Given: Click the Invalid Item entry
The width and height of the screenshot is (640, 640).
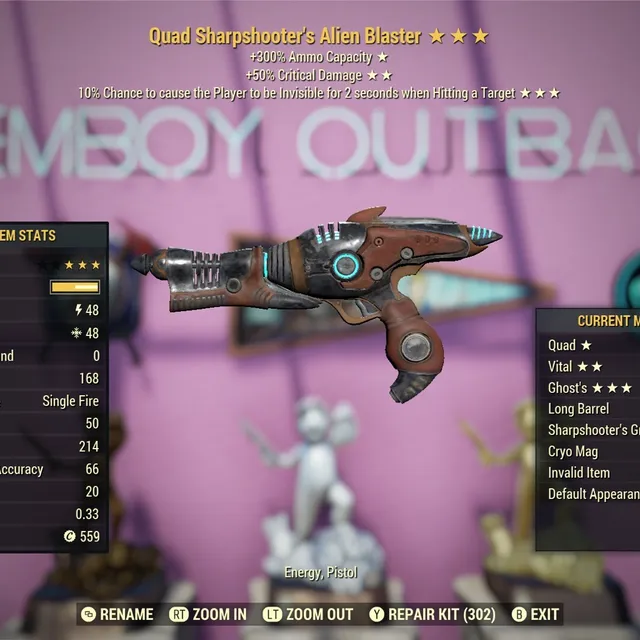Looking at the screenshot, I should [x=586, y=472].
